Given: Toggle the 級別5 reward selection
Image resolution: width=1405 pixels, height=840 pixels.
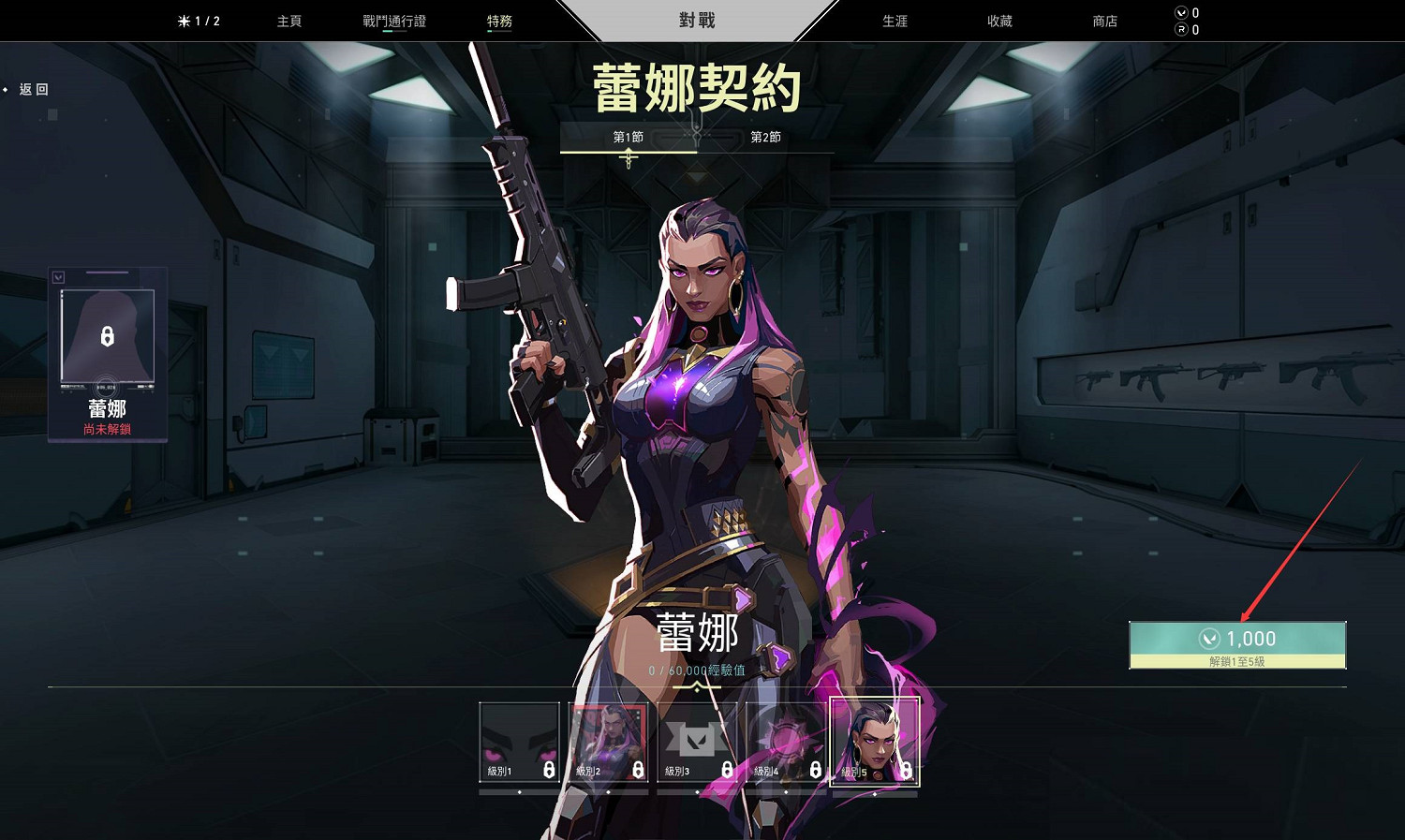Looking at the screenshot, I should [871, 743].
